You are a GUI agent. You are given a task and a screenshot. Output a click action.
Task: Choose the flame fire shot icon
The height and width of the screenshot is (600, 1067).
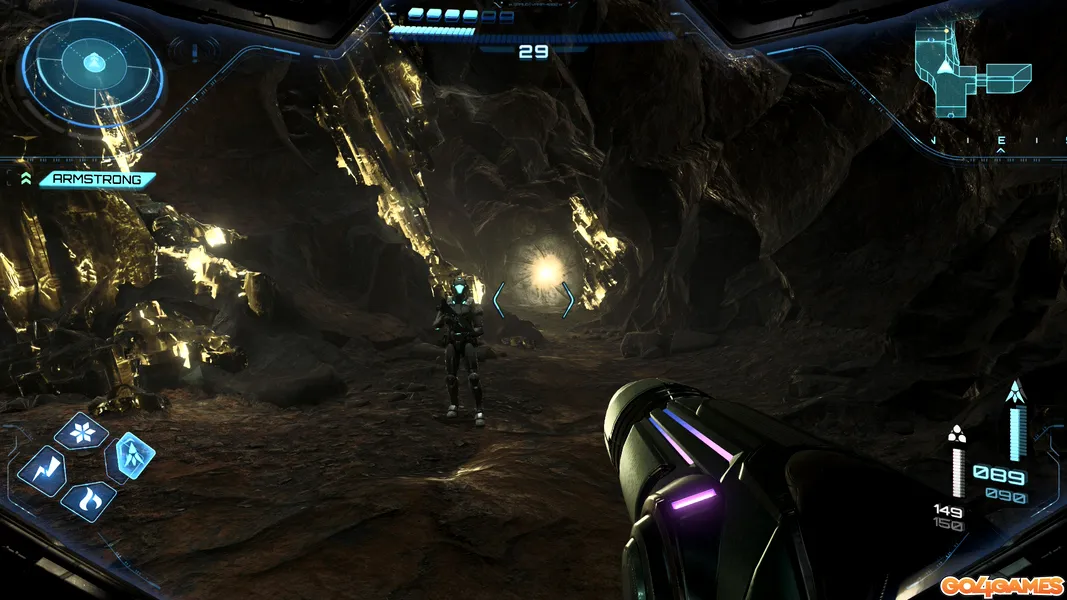[x=87, y=500]
